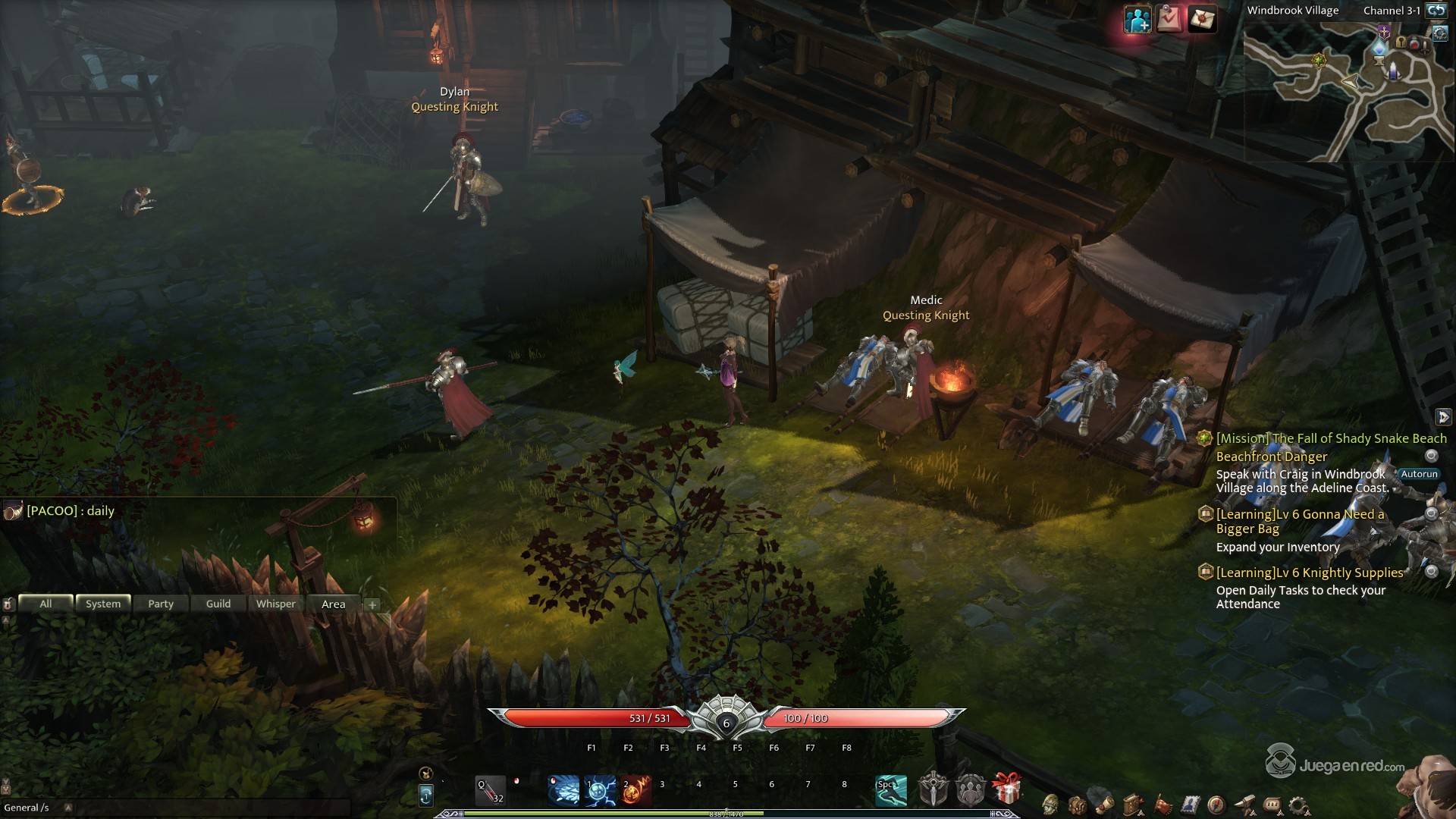Activate the fire skill in slot 2
This screenshot has height=819, width=1456.
point(635,790)
